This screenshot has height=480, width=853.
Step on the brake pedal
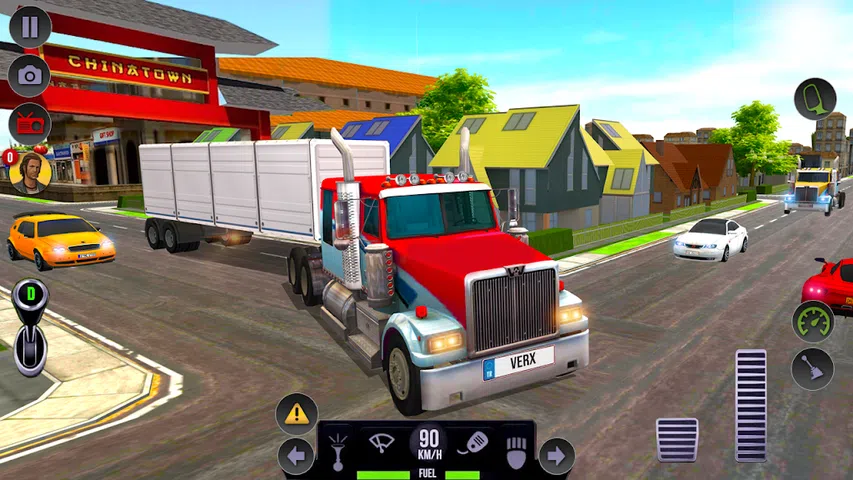pyautogui.click(x=677, y=440)
